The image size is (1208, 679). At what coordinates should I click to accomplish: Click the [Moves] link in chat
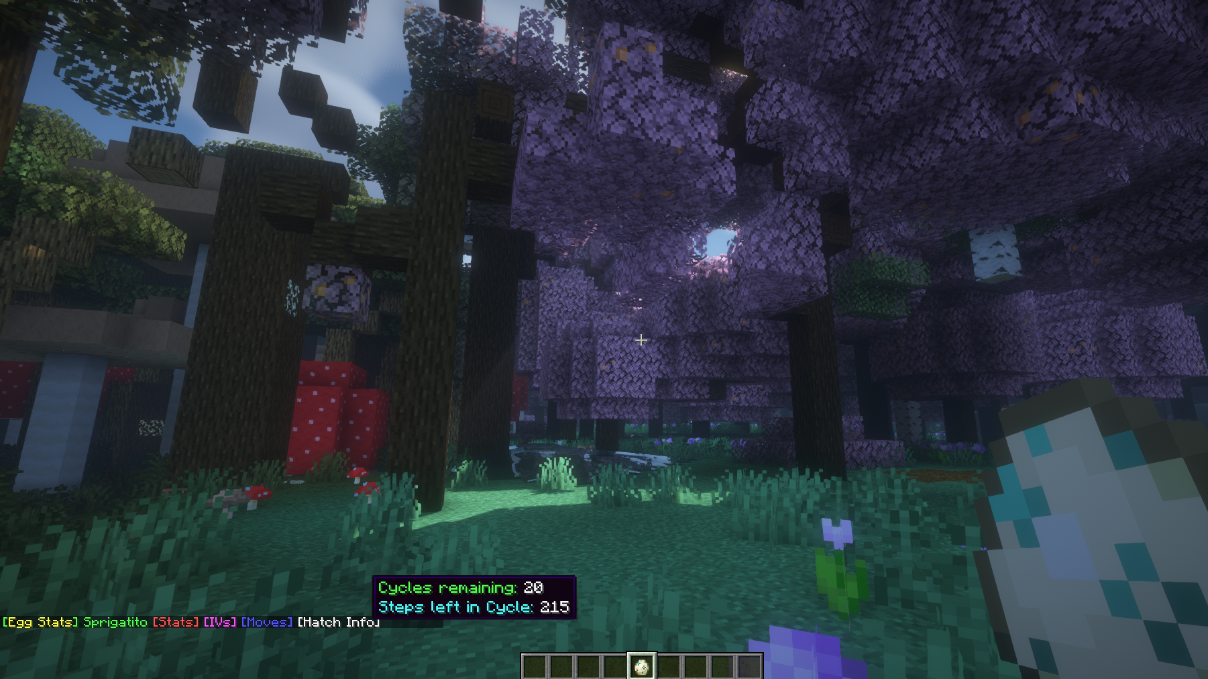[267, 622]
